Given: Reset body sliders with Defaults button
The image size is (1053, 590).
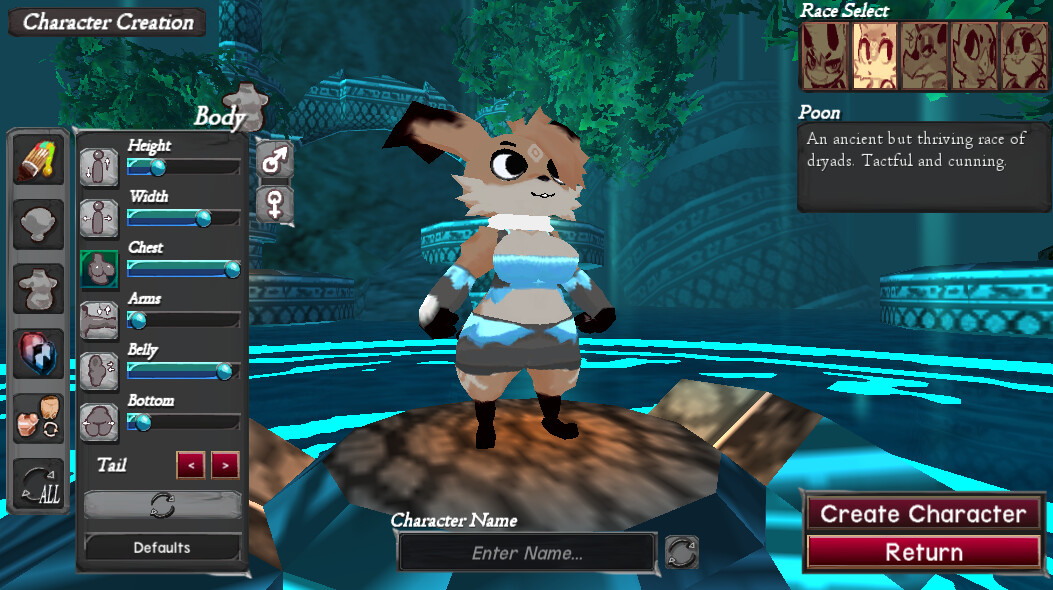Looking at the screenshot, I should [x=162, y=547].
